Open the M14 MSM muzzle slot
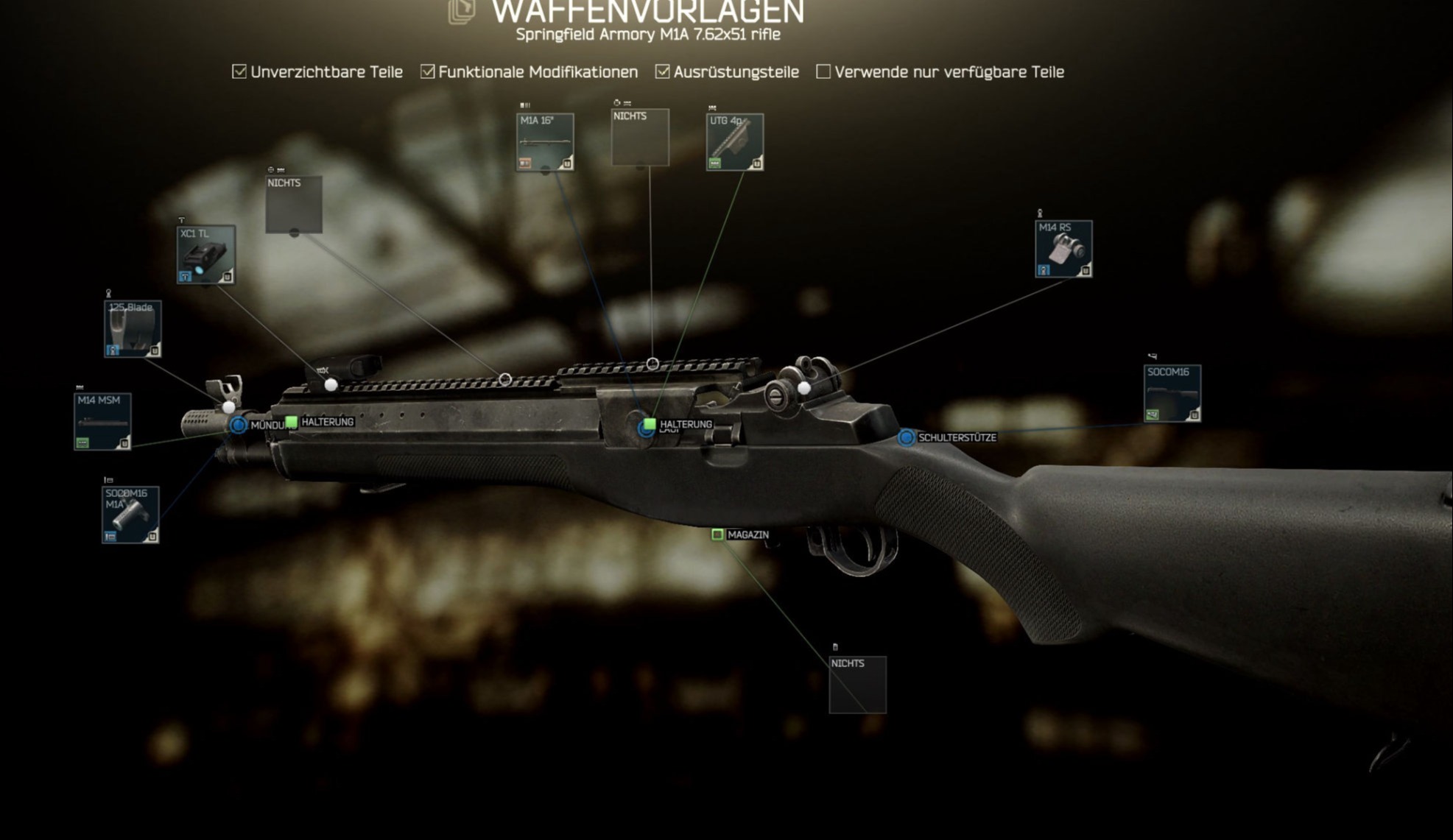The width and height of the screenshot is (1453, 840). point(102,421)
